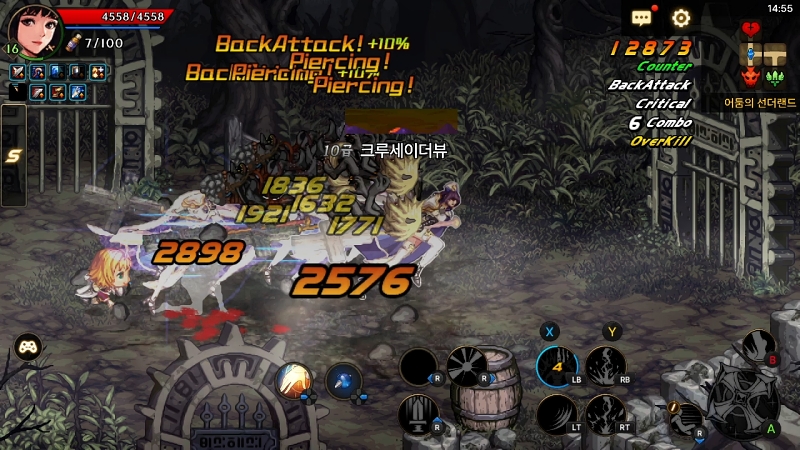Screen dimensions: 800x450
Task: Use the potion bottle item showing 7/100
Action: click(x=73, y=43)
